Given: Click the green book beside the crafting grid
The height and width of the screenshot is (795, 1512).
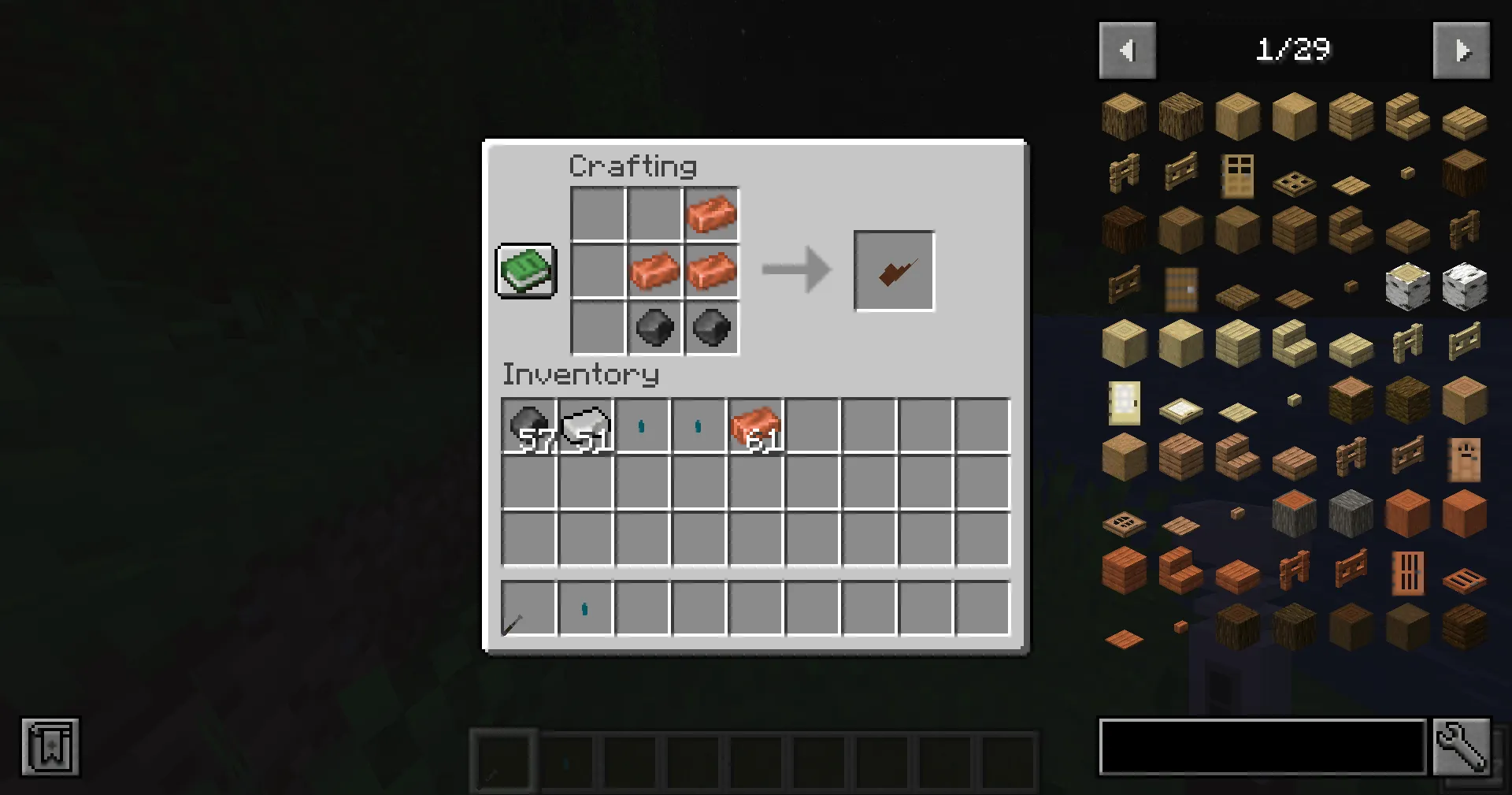Looking at the screenshot, I should (x=524, y=271).
